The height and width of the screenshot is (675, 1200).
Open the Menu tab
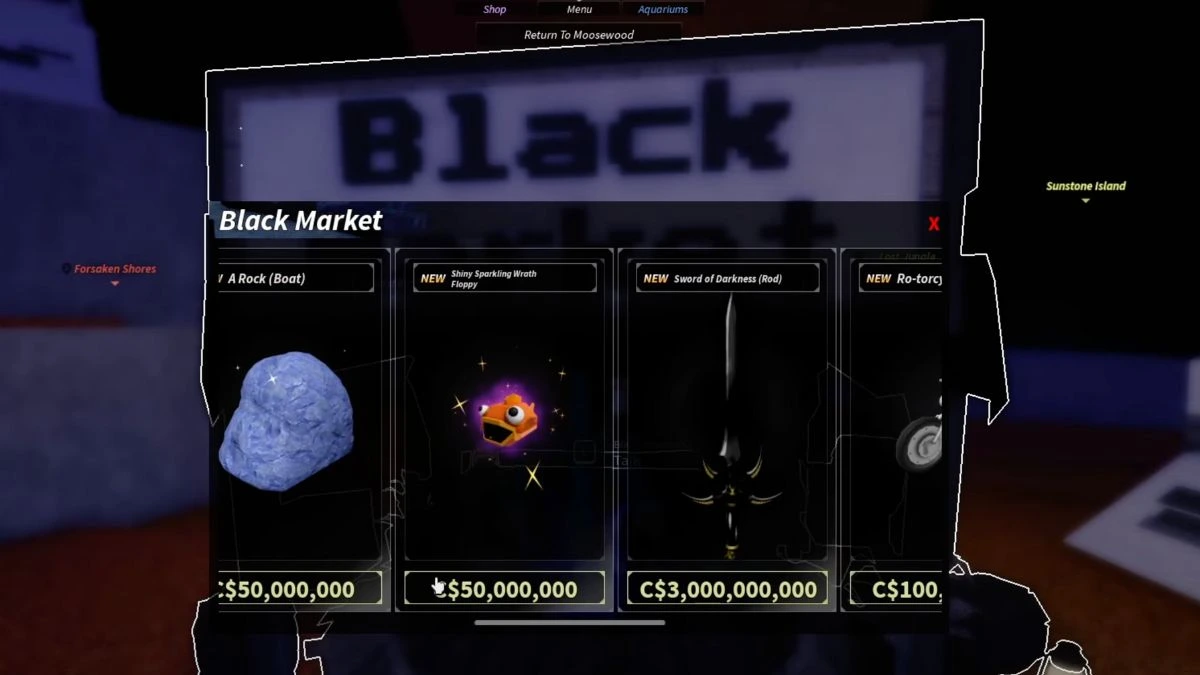[x=579, y=10]
